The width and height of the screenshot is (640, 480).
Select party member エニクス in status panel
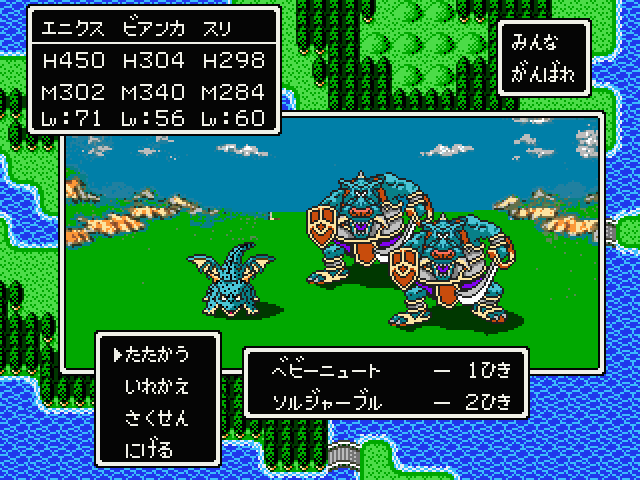point(71,25)
